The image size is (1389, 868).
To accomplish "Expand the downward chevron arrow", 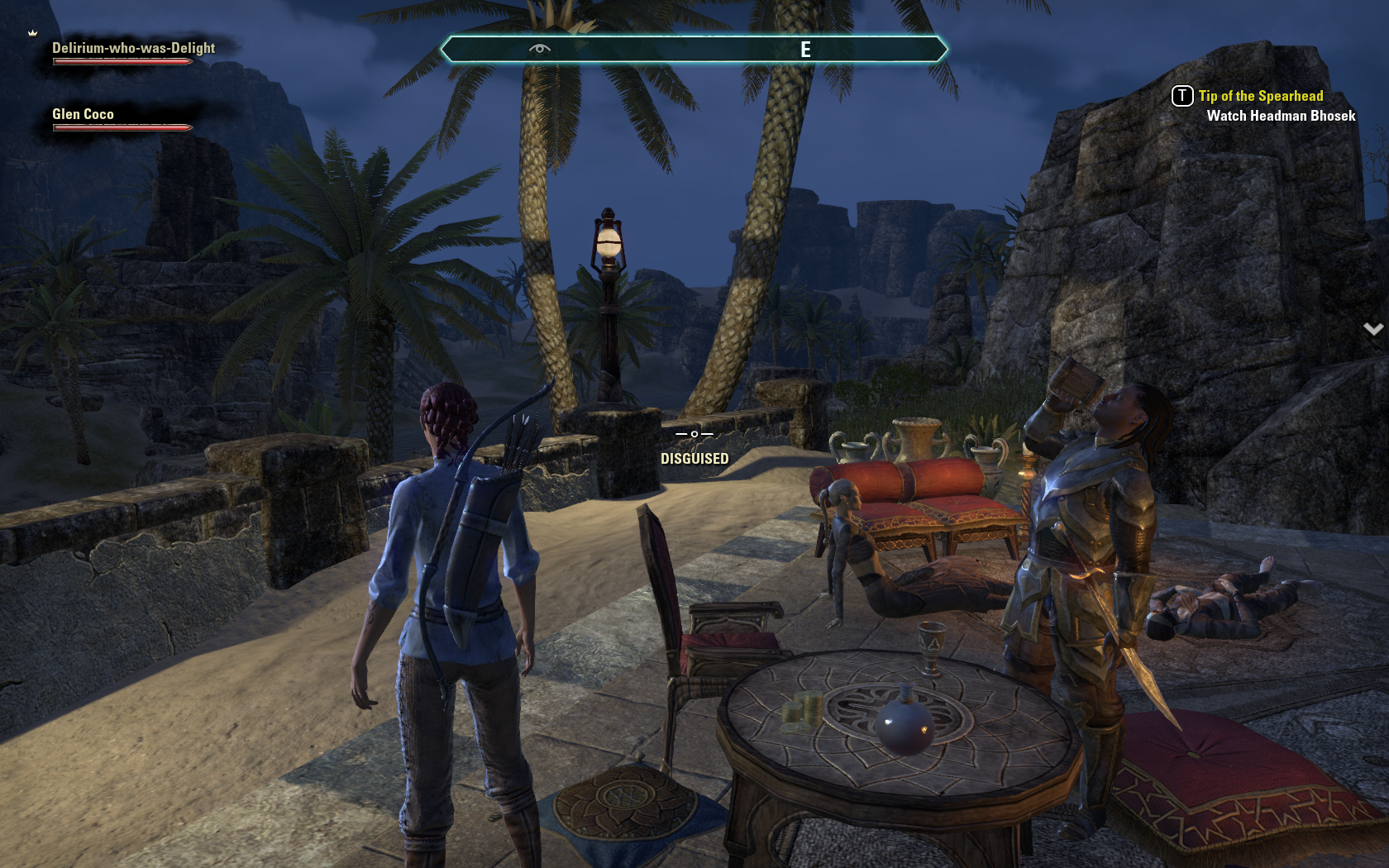I will [x=1372, y=329].
